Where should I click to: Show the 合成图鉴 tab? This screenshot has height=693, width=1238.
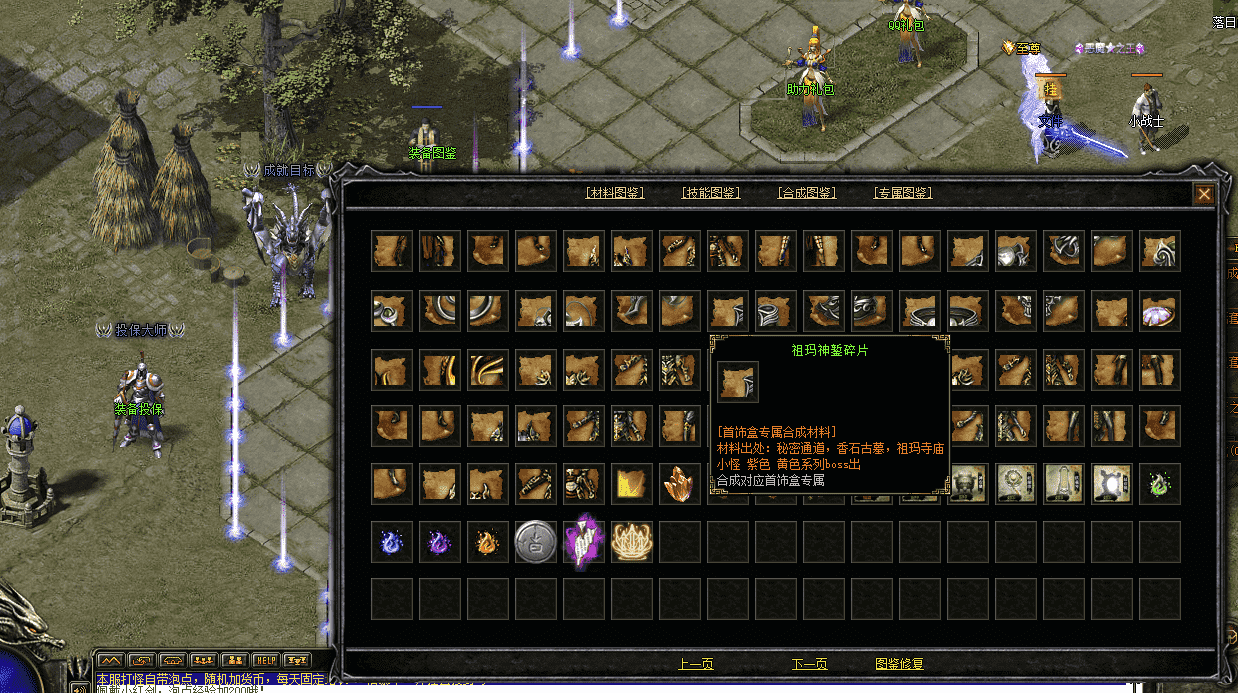(x=807, y=193)
